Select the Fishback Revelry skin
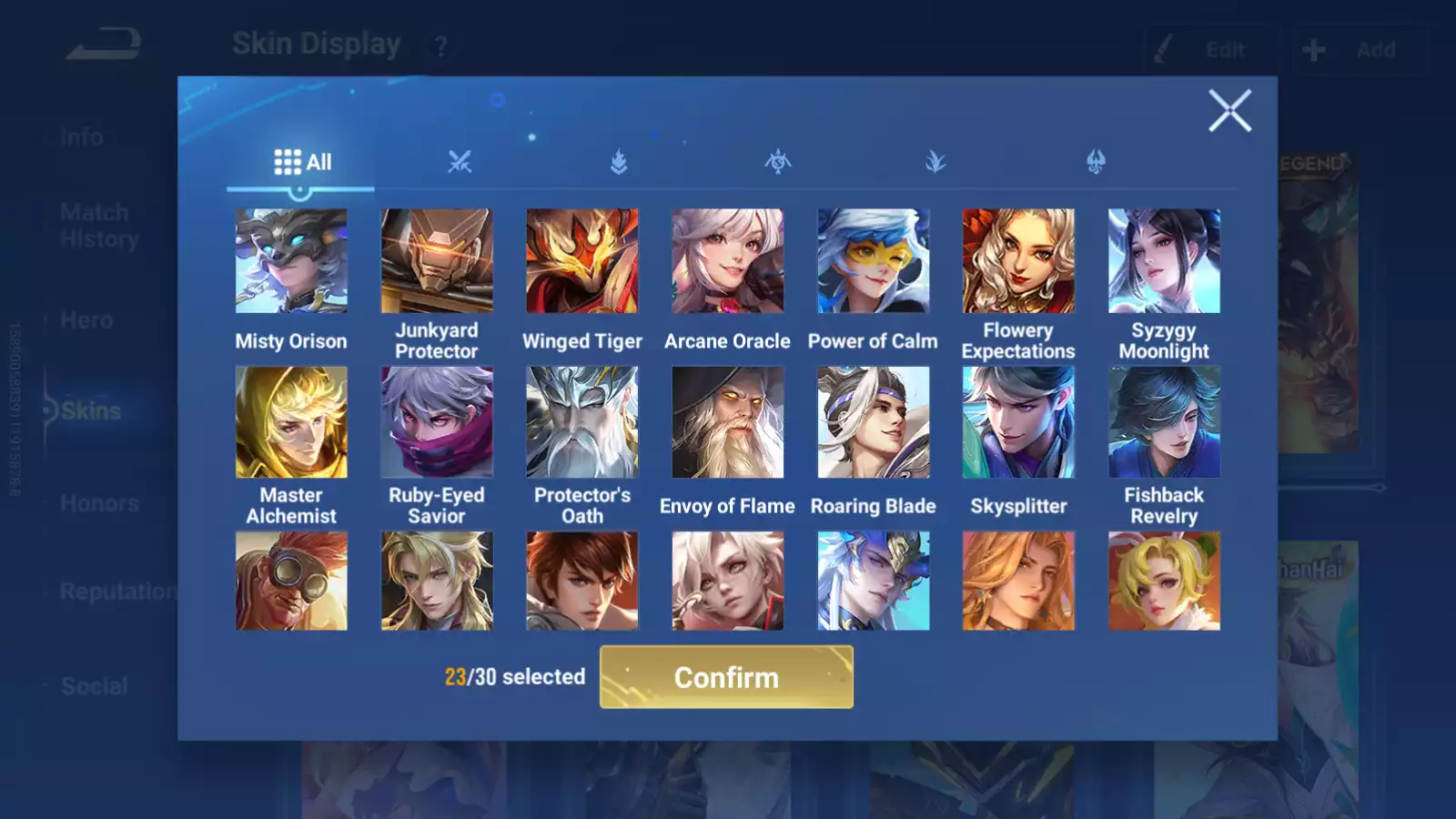Viewport: 1456px width, 819px height. [1164, 422]
